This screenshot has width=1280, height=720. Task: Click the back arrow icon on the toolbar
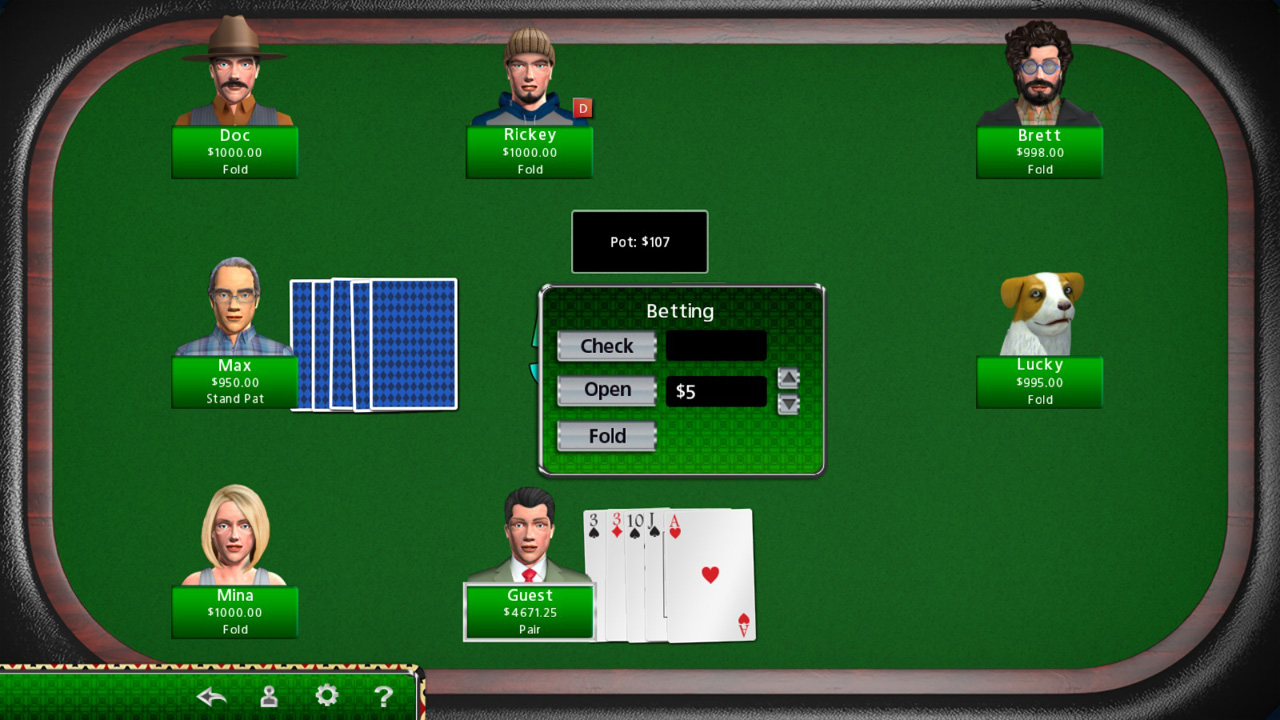tap(211, 695)
